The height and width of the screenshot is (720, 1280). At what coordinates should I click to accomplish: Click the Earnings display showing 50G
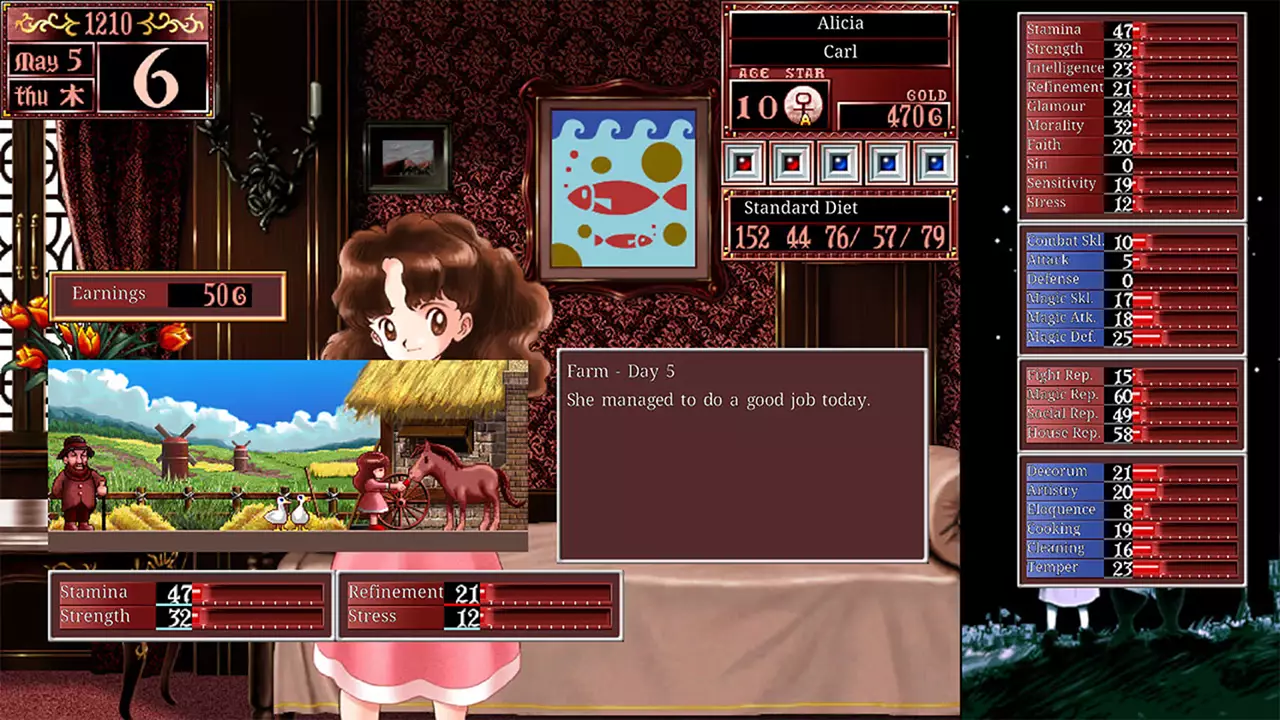pyautogui.click(x=165, y=293)
